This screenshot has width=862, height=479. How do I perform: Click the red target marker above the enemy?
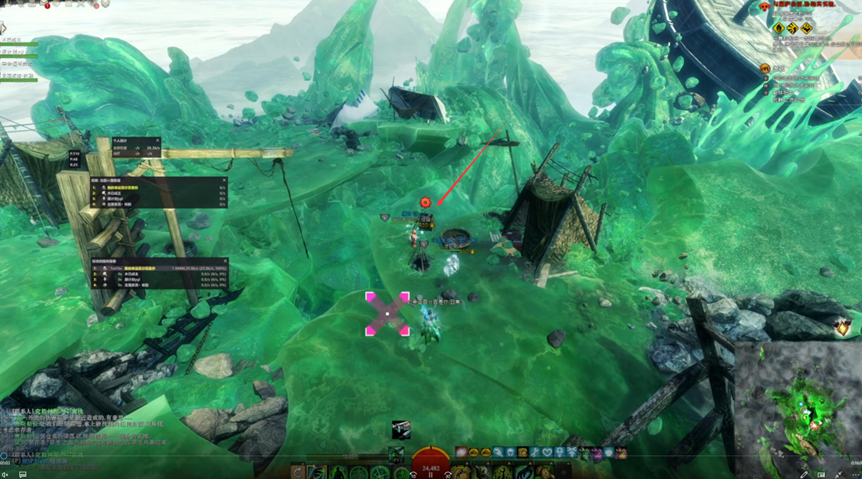click(425, 202)
